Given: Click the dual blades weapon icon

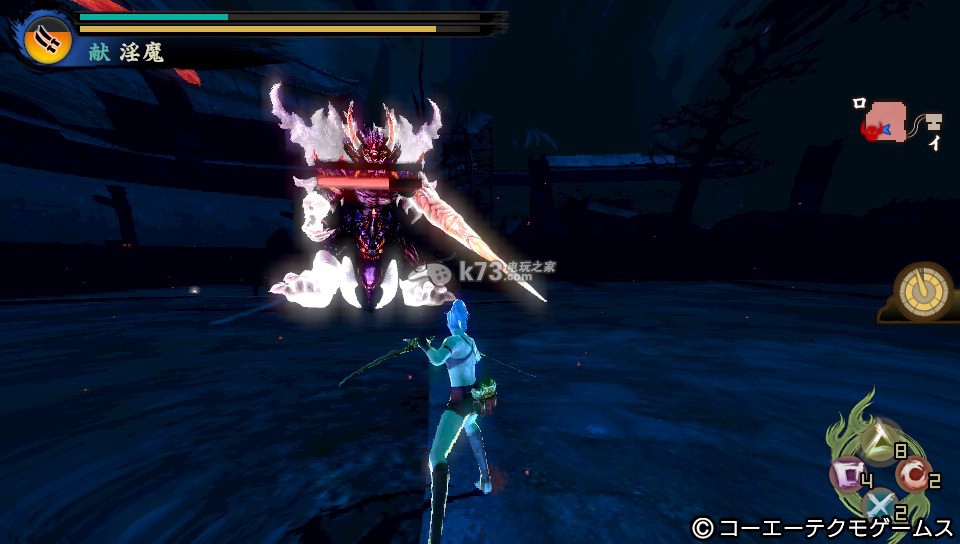Looking at the screenshot, I should point(48,38).
